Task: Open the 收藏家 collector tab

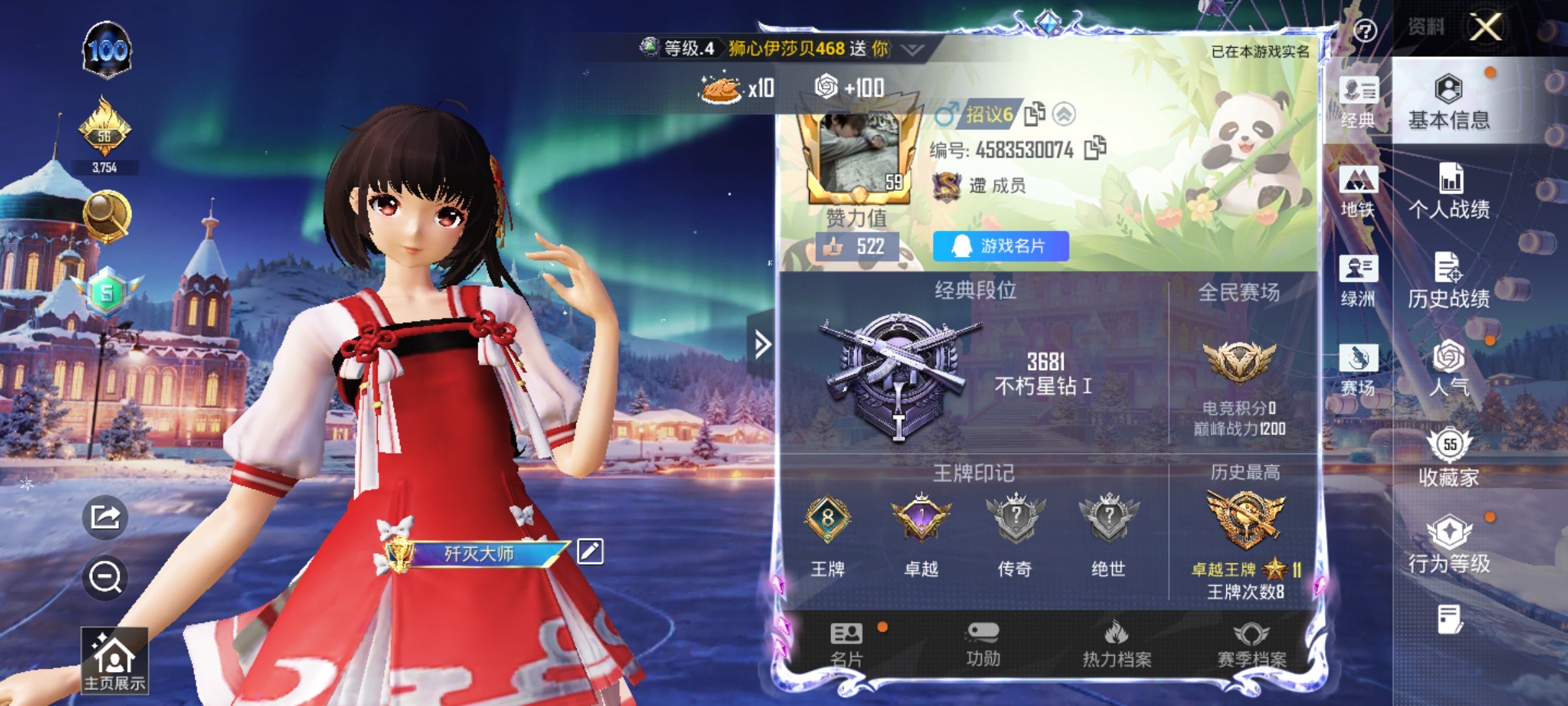Action: (x=1448, y=458)
